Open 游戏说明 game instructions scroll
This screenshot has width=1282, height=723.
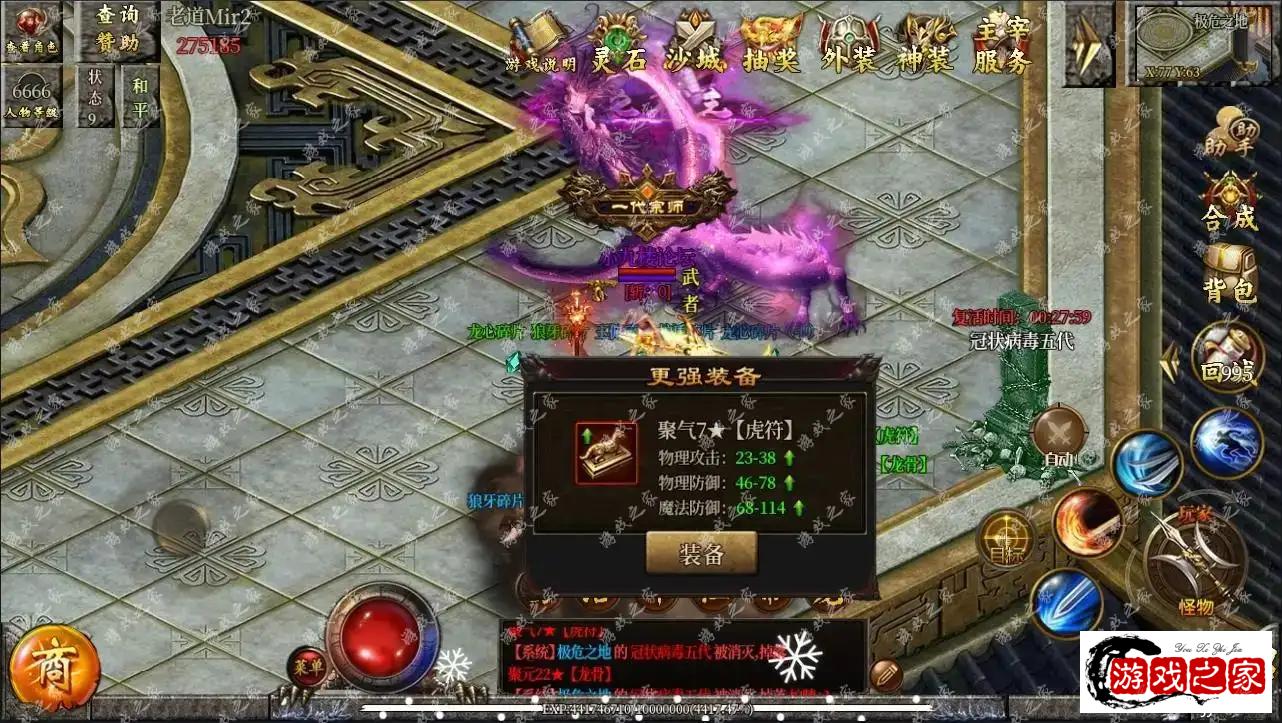(541, 44)
